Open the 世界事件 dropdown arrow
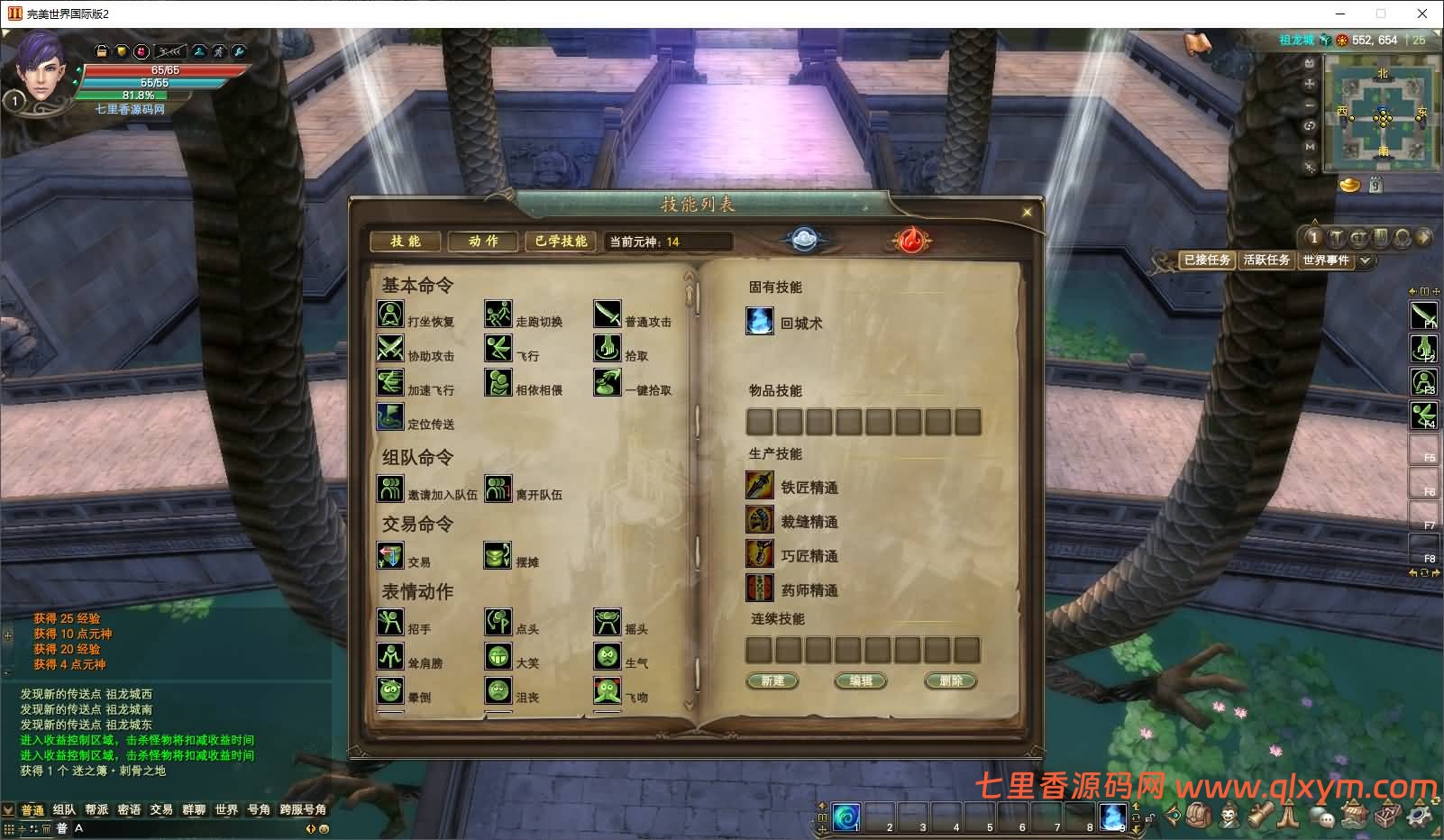The image size is (1444, 840). pyautogui.click(x=1365, y=261)
